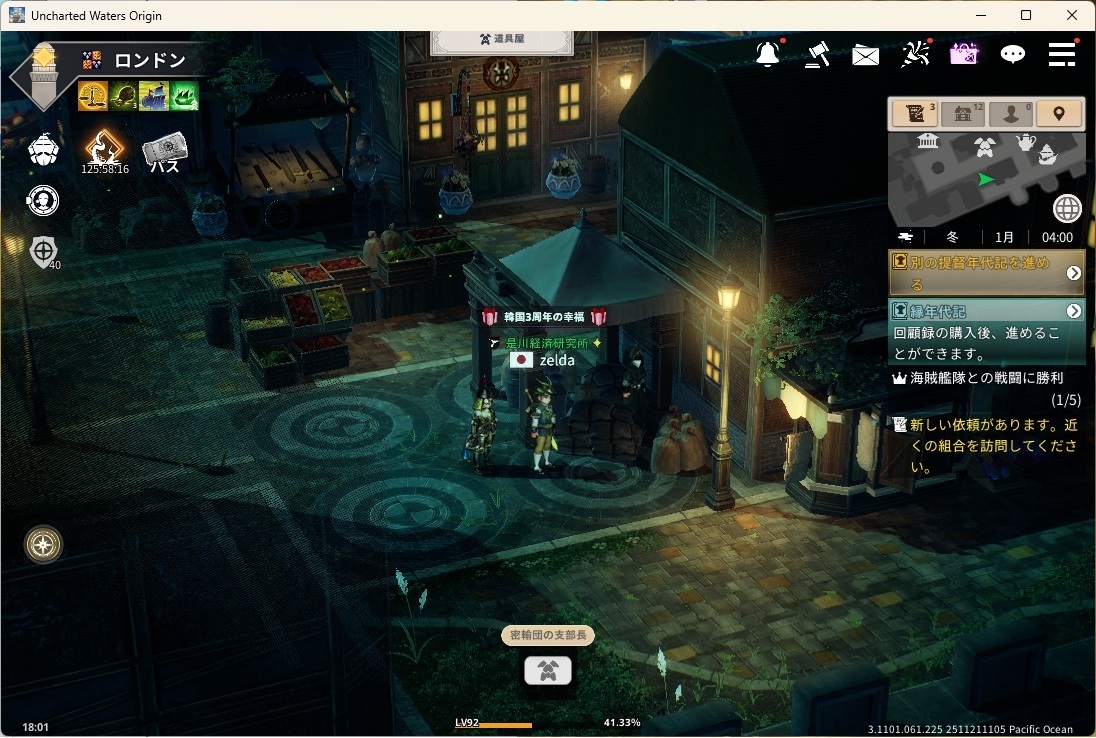Select the buildings tab showing 12
The height and width of the screenshot is (738, 1096).
(962, 114)
